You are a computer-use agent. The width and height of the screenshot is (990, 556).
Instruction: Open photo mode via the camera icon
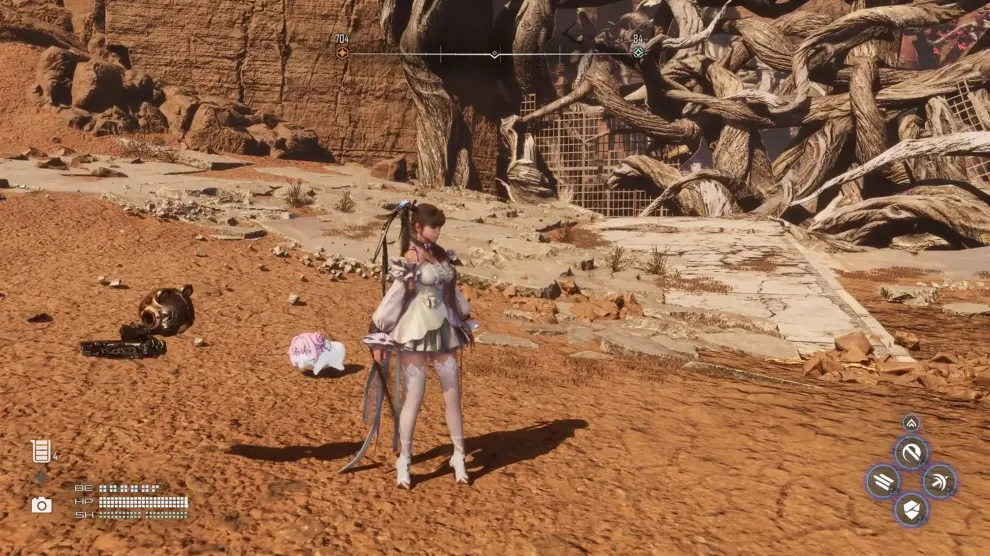[41, 505]
